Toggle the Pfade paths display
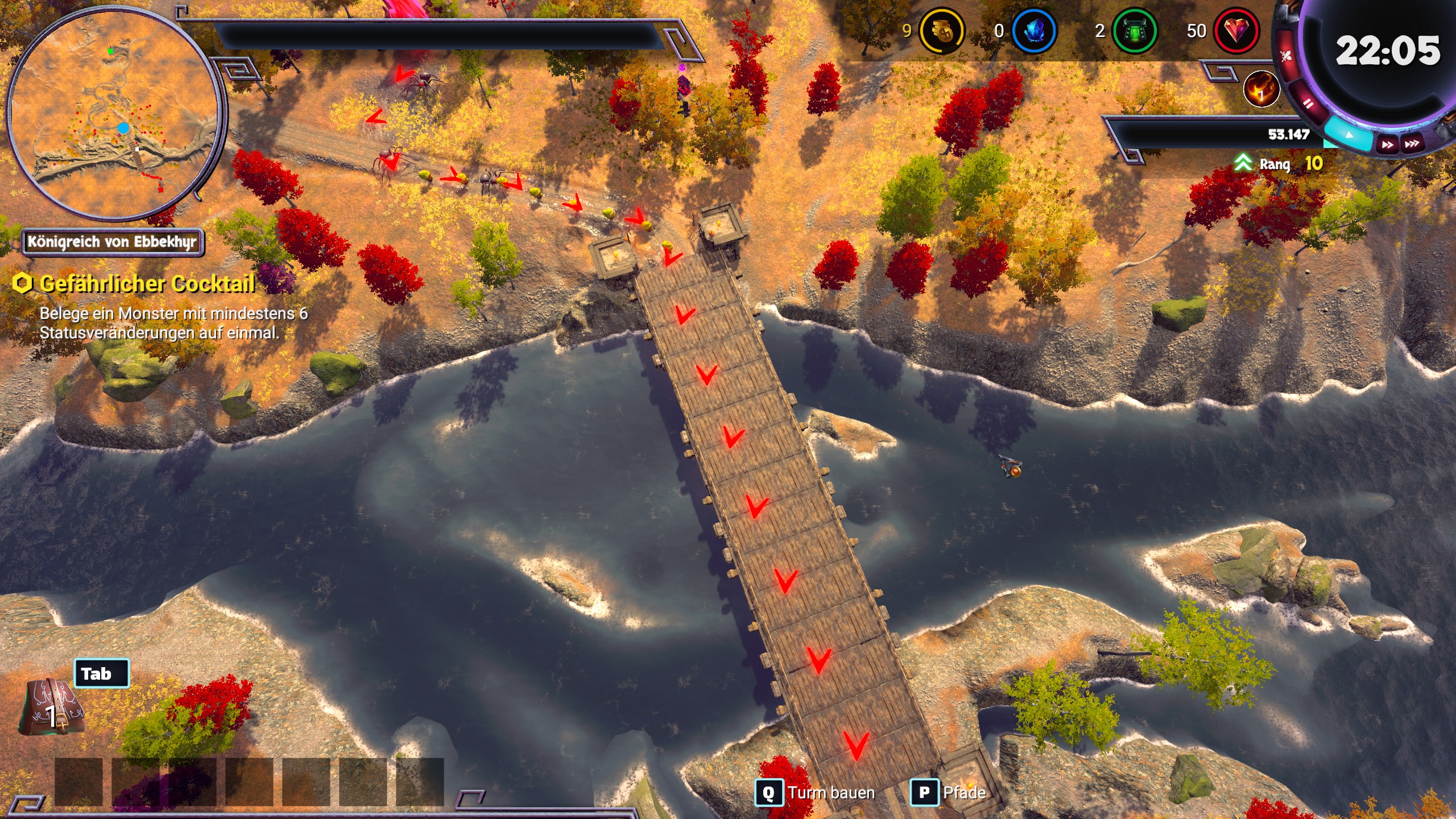Image resolution: width=1456 pixels, height=819 pixels. pos(949,792)
